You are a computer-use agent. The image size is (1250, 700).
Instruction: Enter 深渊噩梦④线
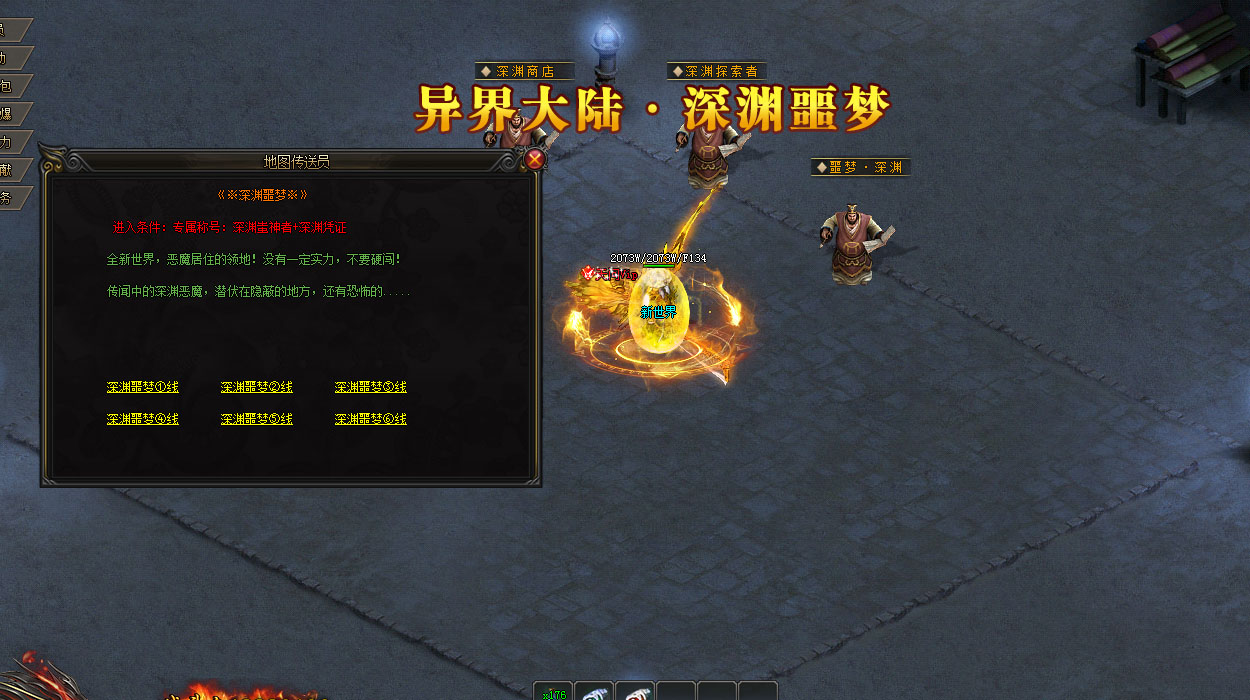[x=142, y=419]
